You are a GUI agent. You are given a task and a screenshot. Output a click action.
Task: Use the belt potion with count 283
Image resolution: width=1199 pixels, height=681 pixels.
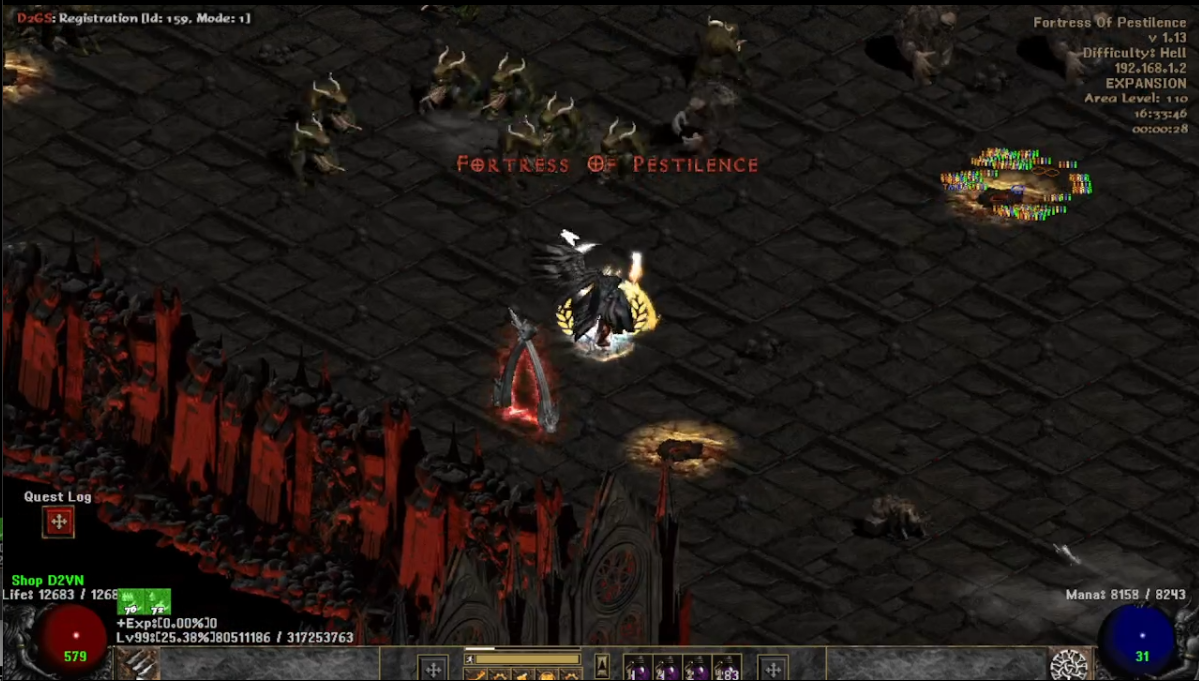point(728,667)
